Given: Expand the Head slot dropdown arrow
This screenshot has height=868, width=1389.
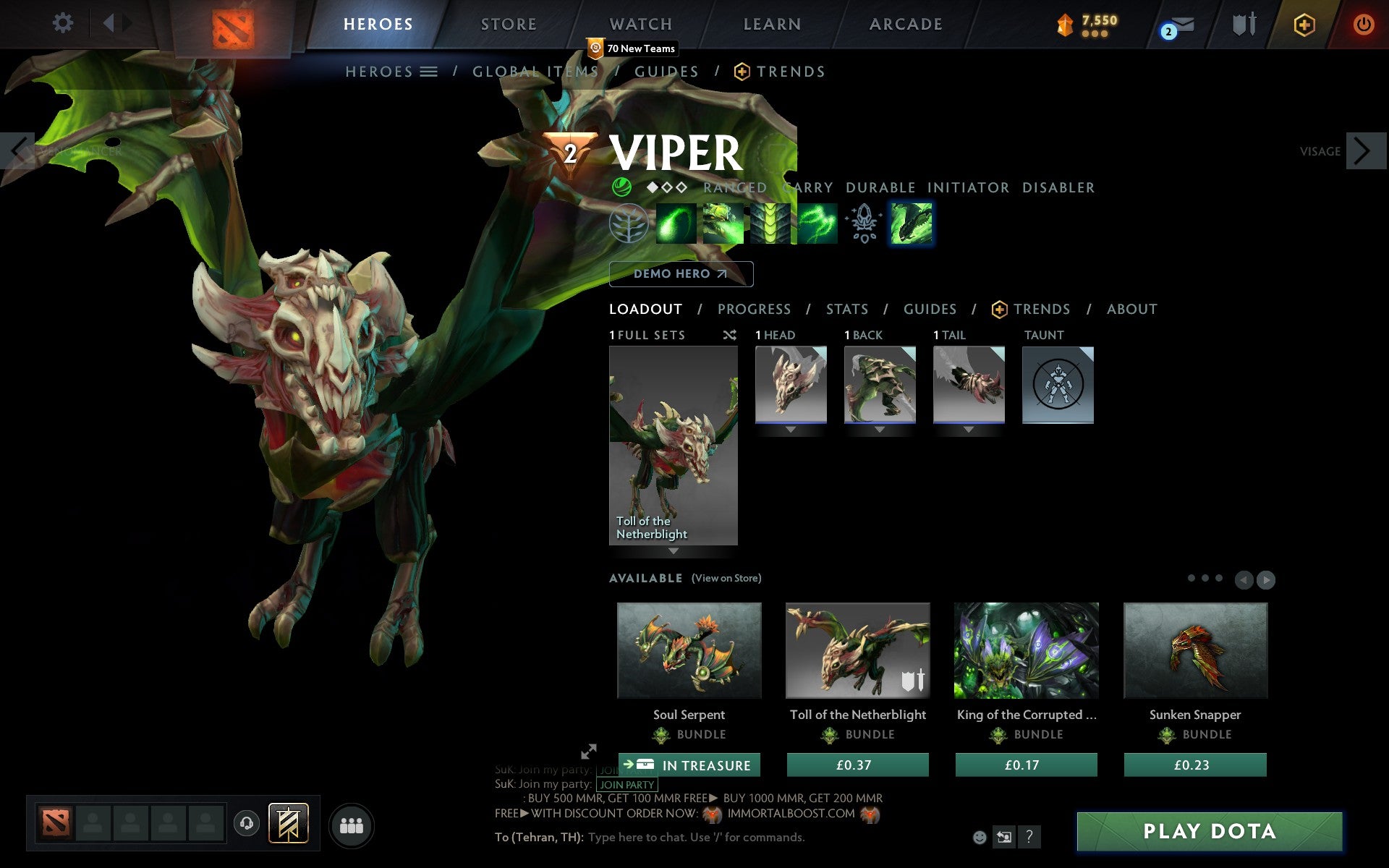Looking at the screenshot, I should 789,428.
